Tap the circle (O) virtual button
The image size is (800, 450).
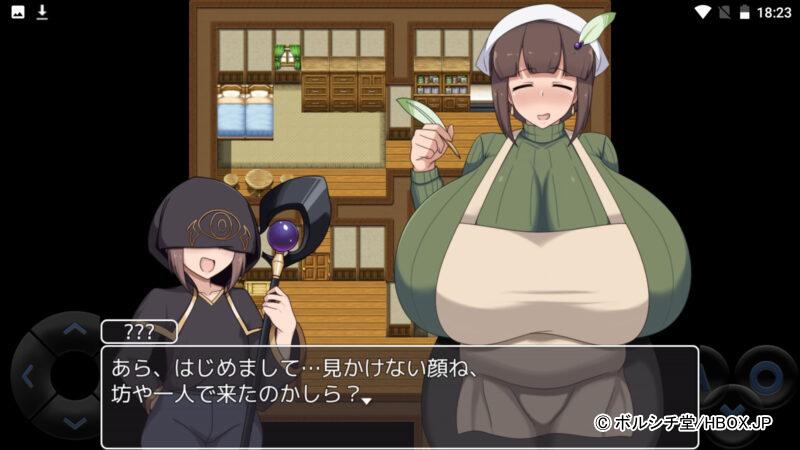click(766, 376)
